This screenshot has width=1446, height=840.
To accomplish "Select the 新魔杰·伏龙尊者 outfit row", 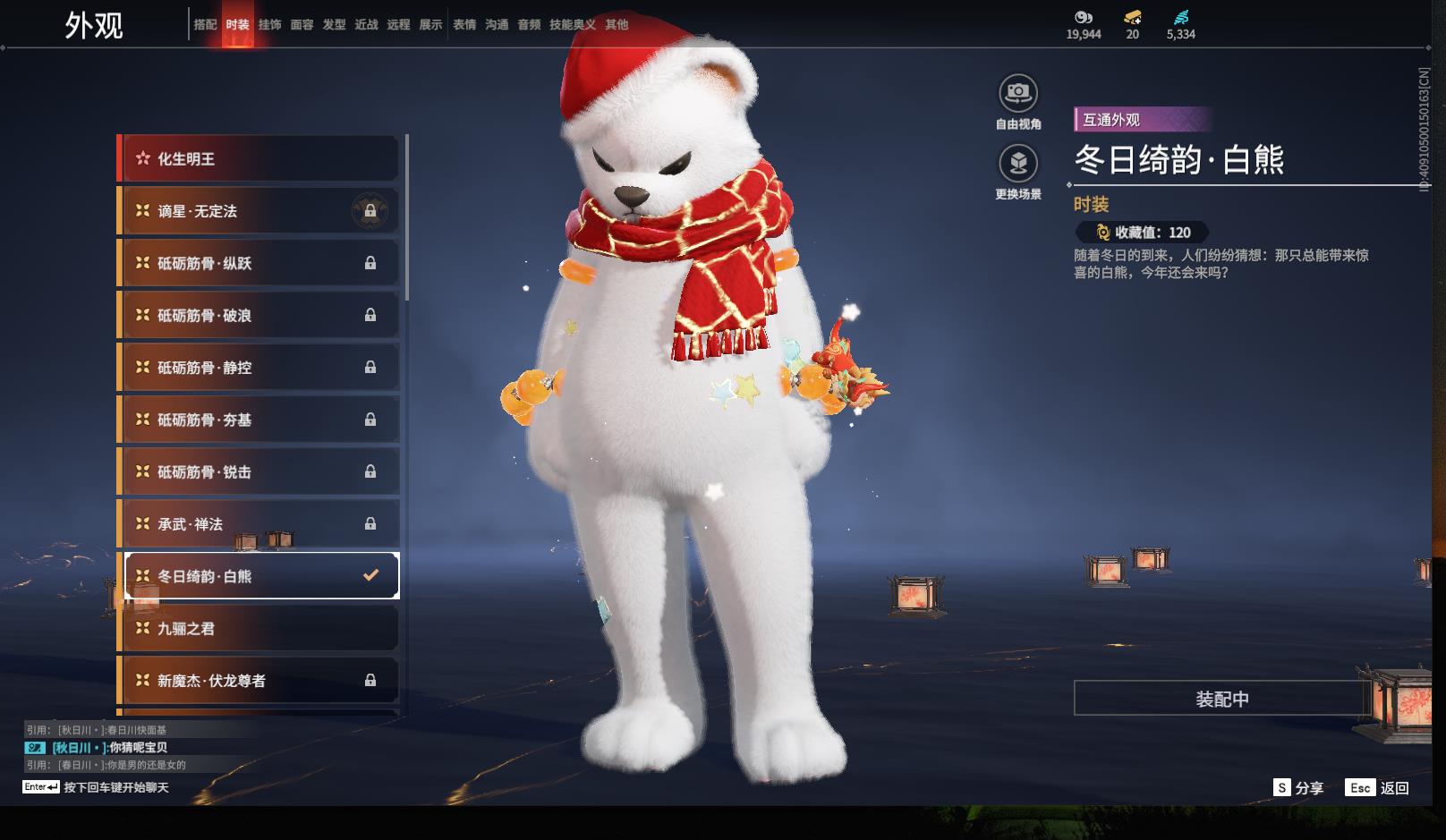I will (x=259, y=681).
